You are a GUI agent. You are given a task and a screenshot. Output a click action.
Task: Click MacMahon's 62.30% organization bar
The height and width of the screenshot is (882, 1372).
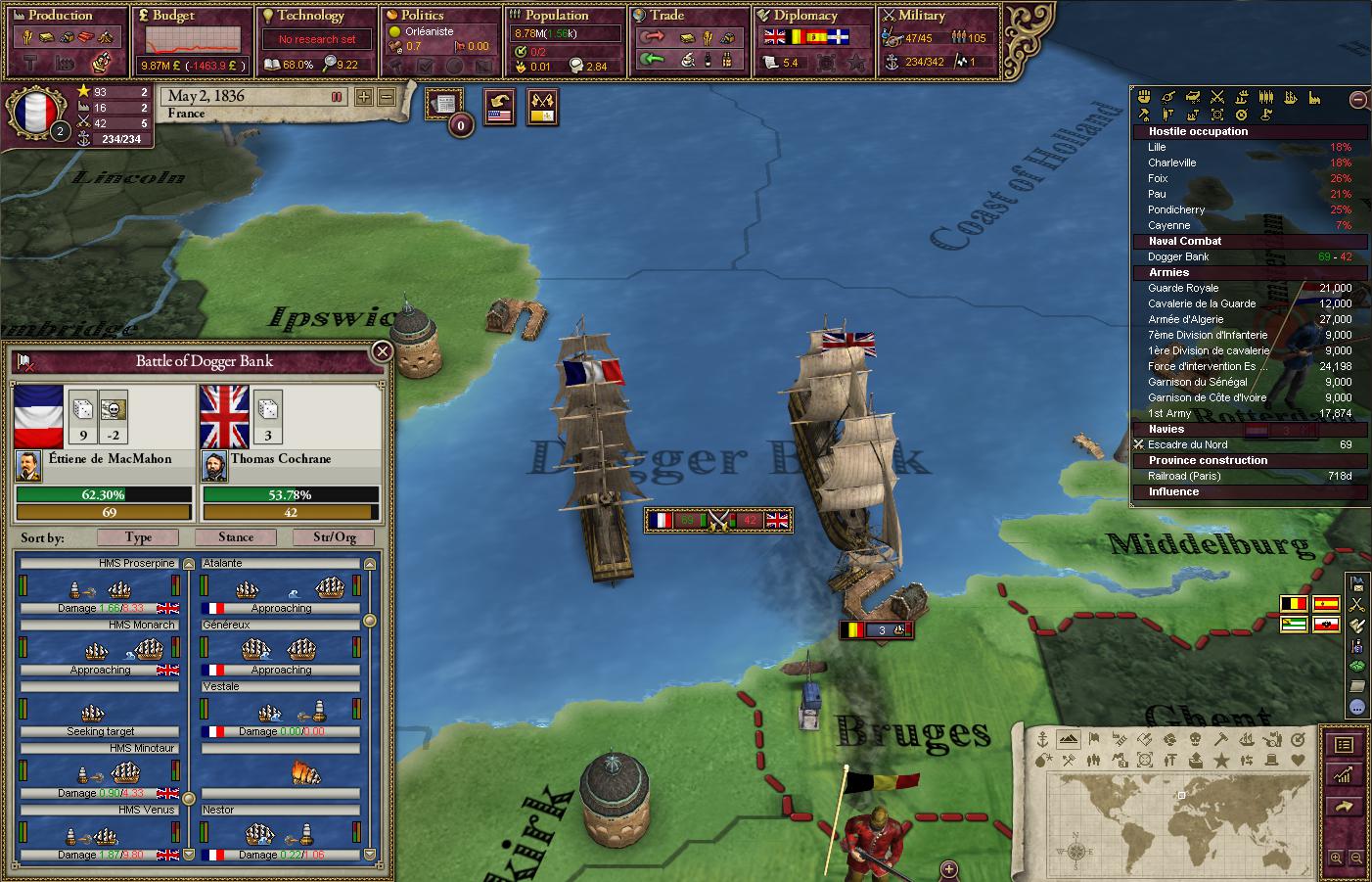(102, 495)
